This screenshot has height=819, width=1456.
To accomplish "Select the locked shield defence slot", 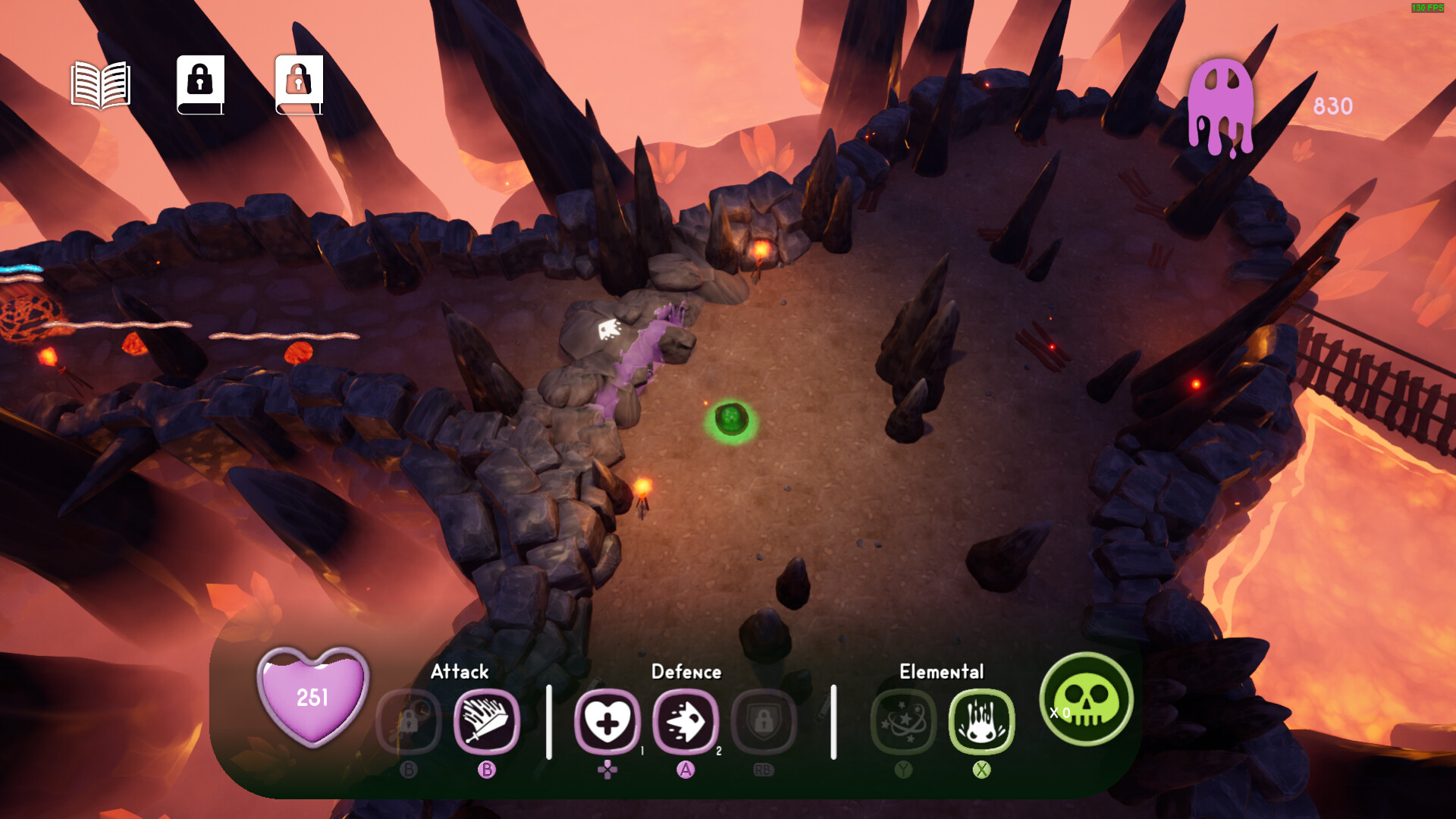I will (764, 721).
